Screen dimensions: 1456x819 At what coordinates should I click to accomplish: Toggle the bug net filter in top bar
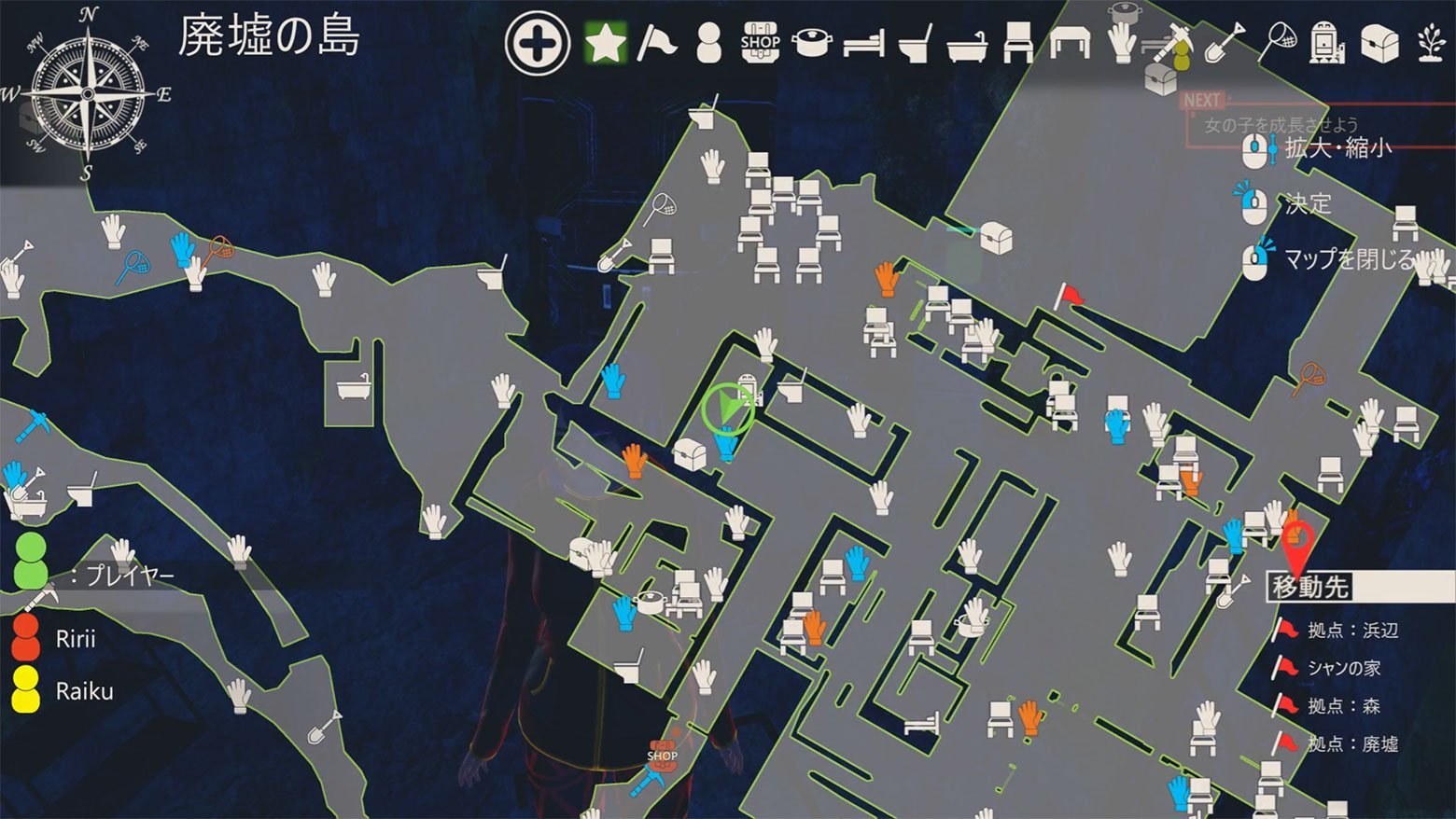click(1277, 41)
